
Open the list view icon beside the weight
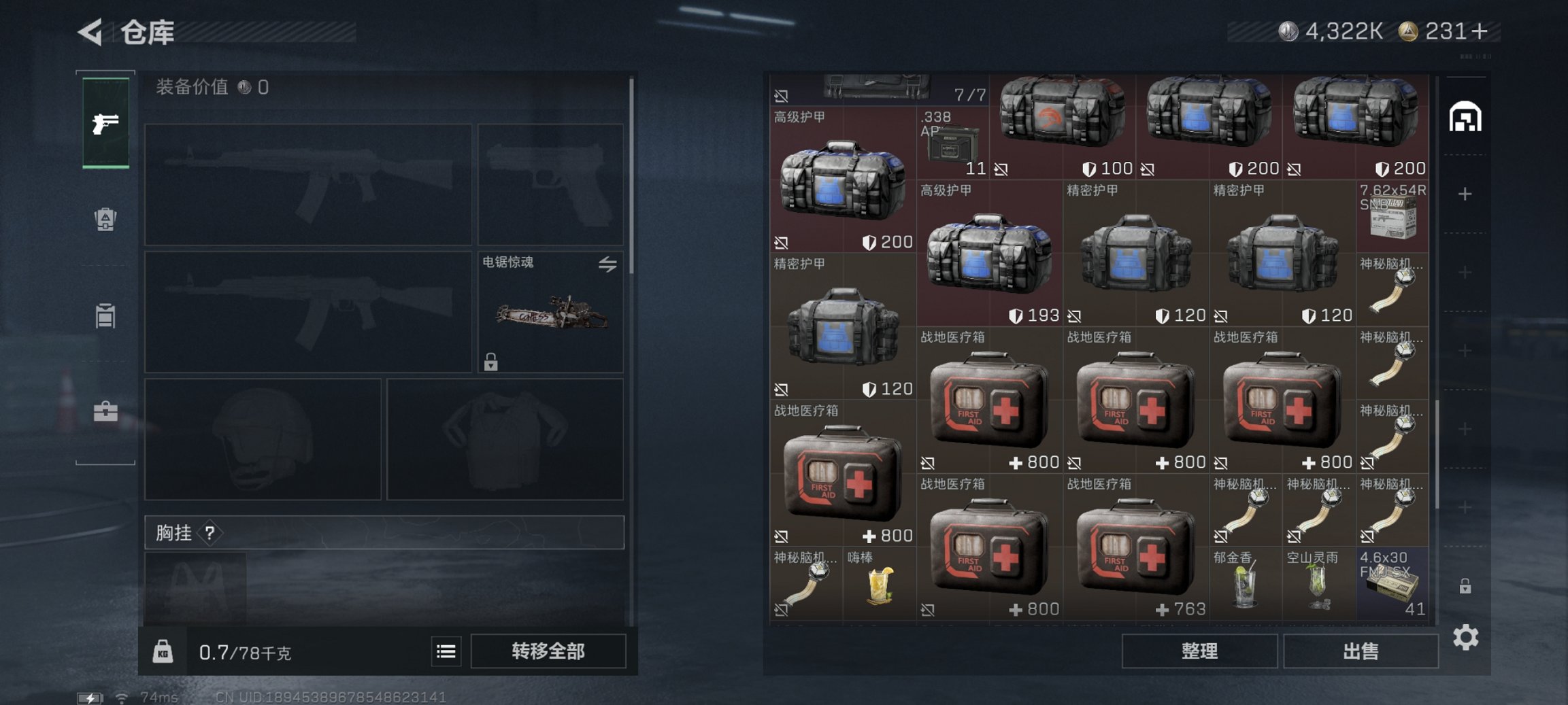point(446,651)
